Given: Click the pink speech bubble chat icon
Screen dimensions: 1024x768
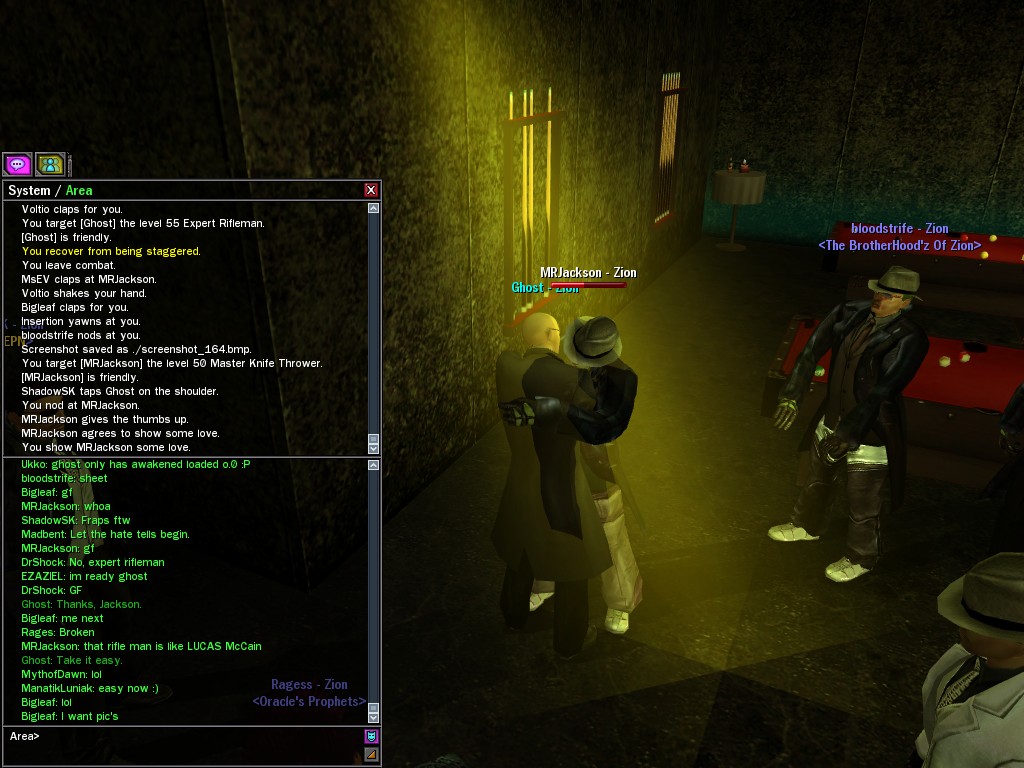Looking at the screenshot, I should coord(17,164).
